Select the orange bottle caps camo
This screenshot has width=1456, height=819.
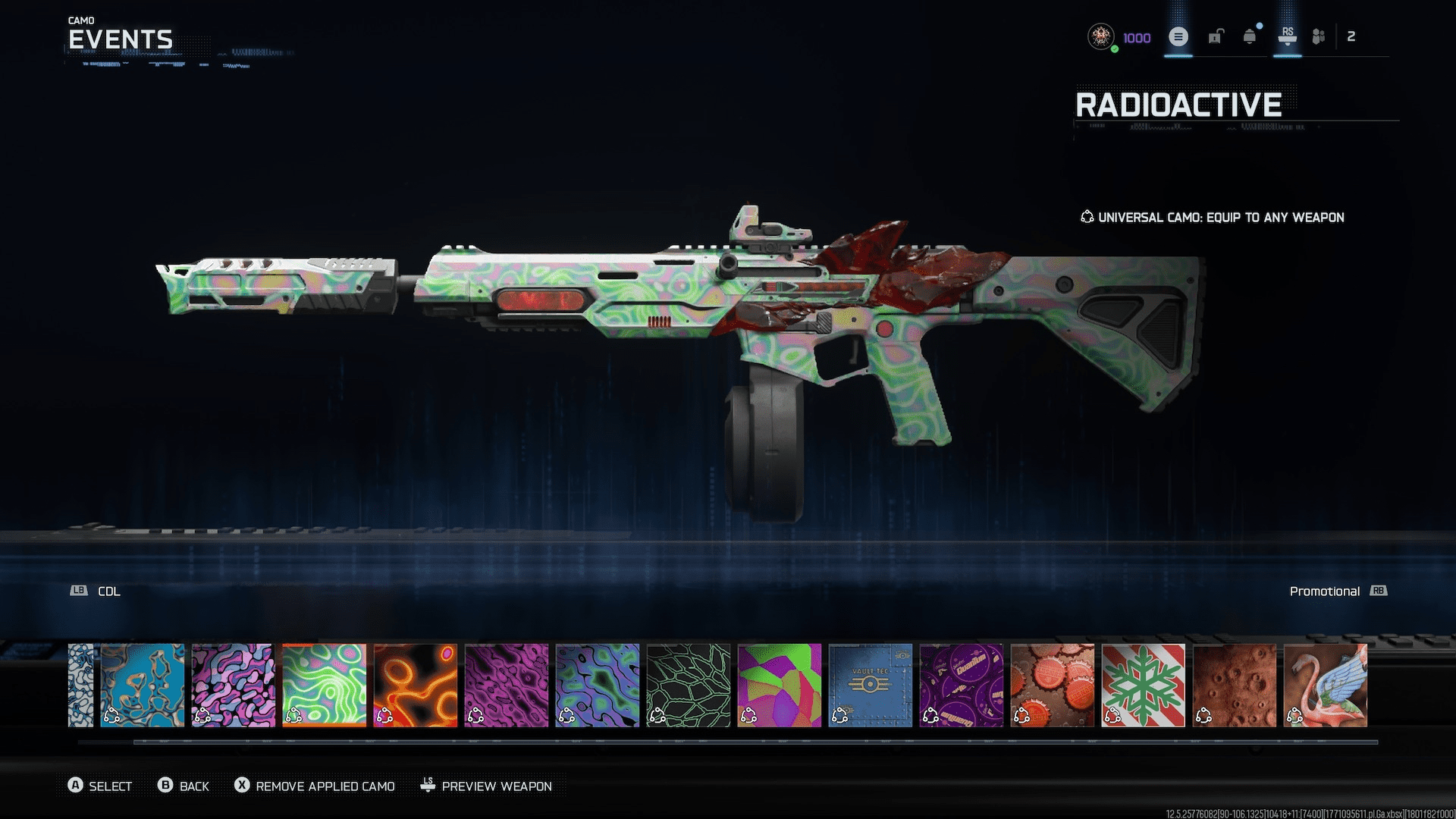coord(1052,685)
